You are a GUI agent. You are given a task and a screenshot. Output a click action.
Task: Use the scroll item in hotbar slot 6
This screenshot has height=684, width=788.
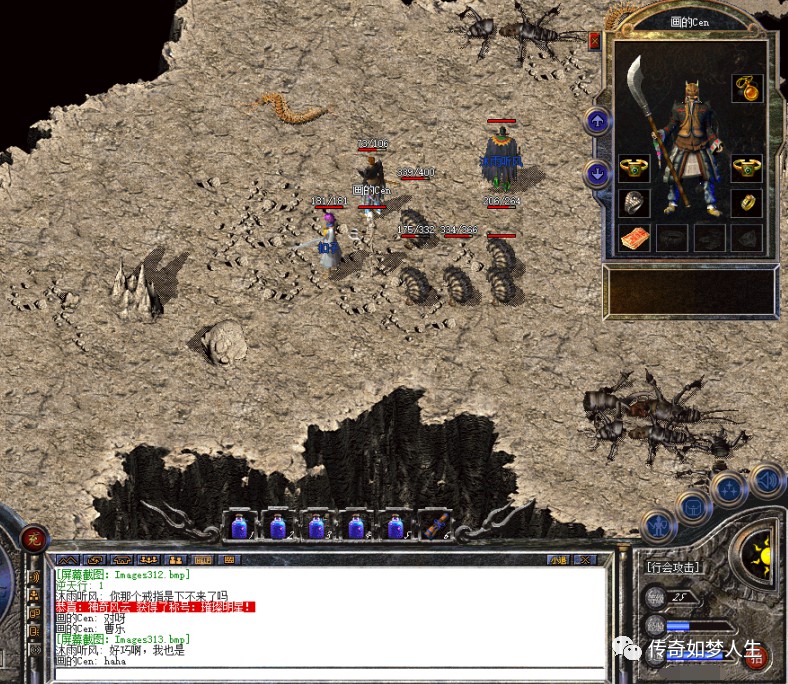[x=433, y=526]
